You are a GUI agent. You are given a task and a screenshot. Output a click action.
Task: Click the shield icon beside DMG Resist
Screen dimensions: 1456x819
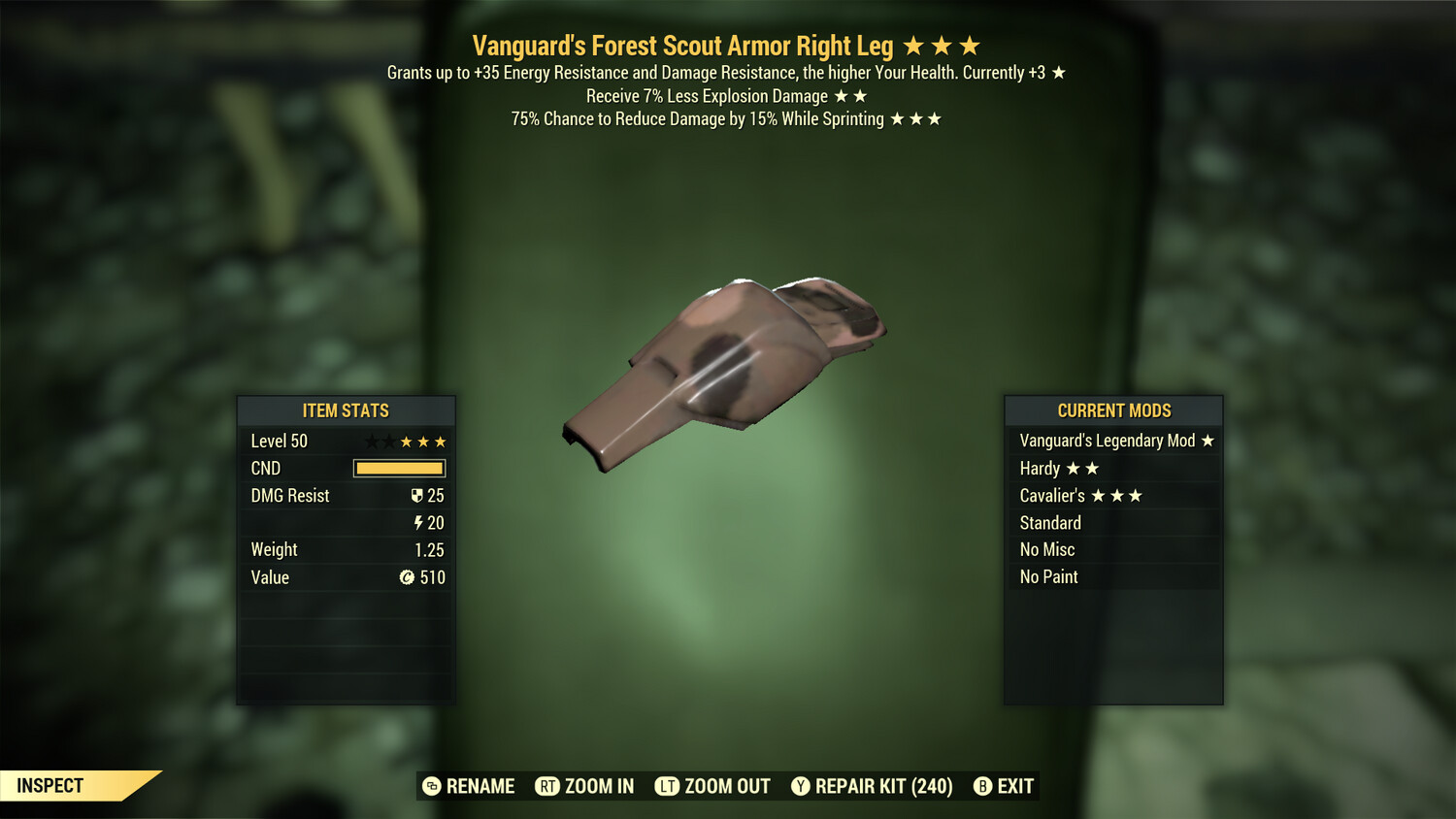pyautogui.click(x=417, y=496)
